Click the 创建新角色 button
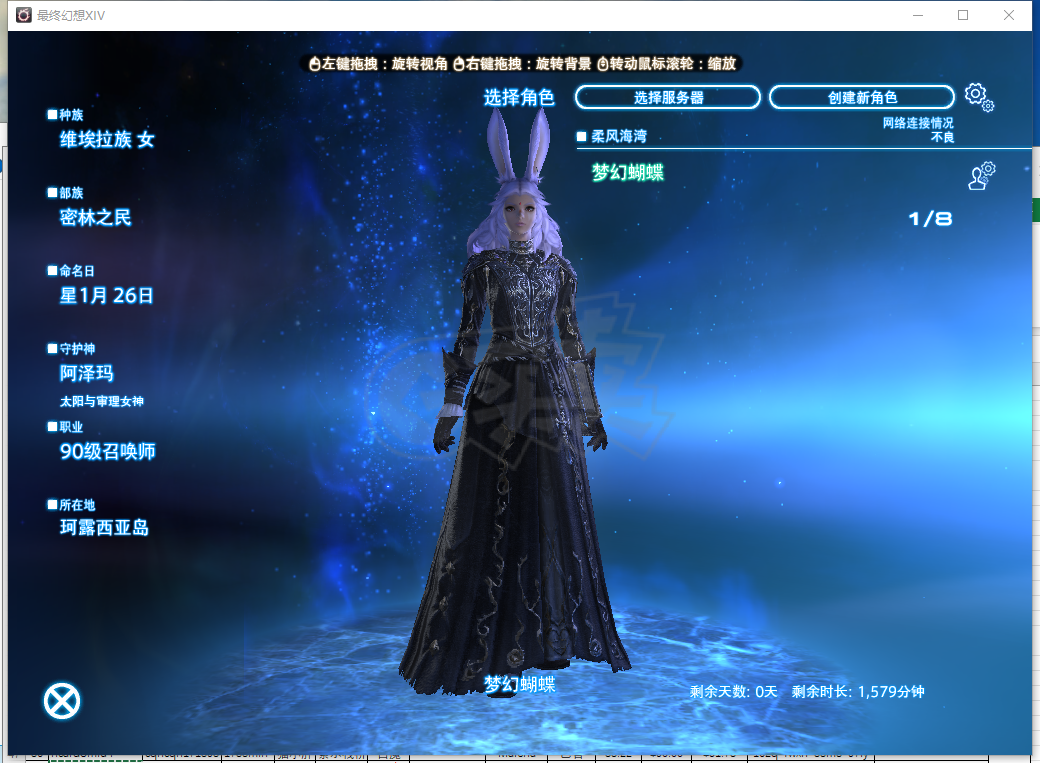Screen dimensions: 1040x763 click(x=861, y=97)
